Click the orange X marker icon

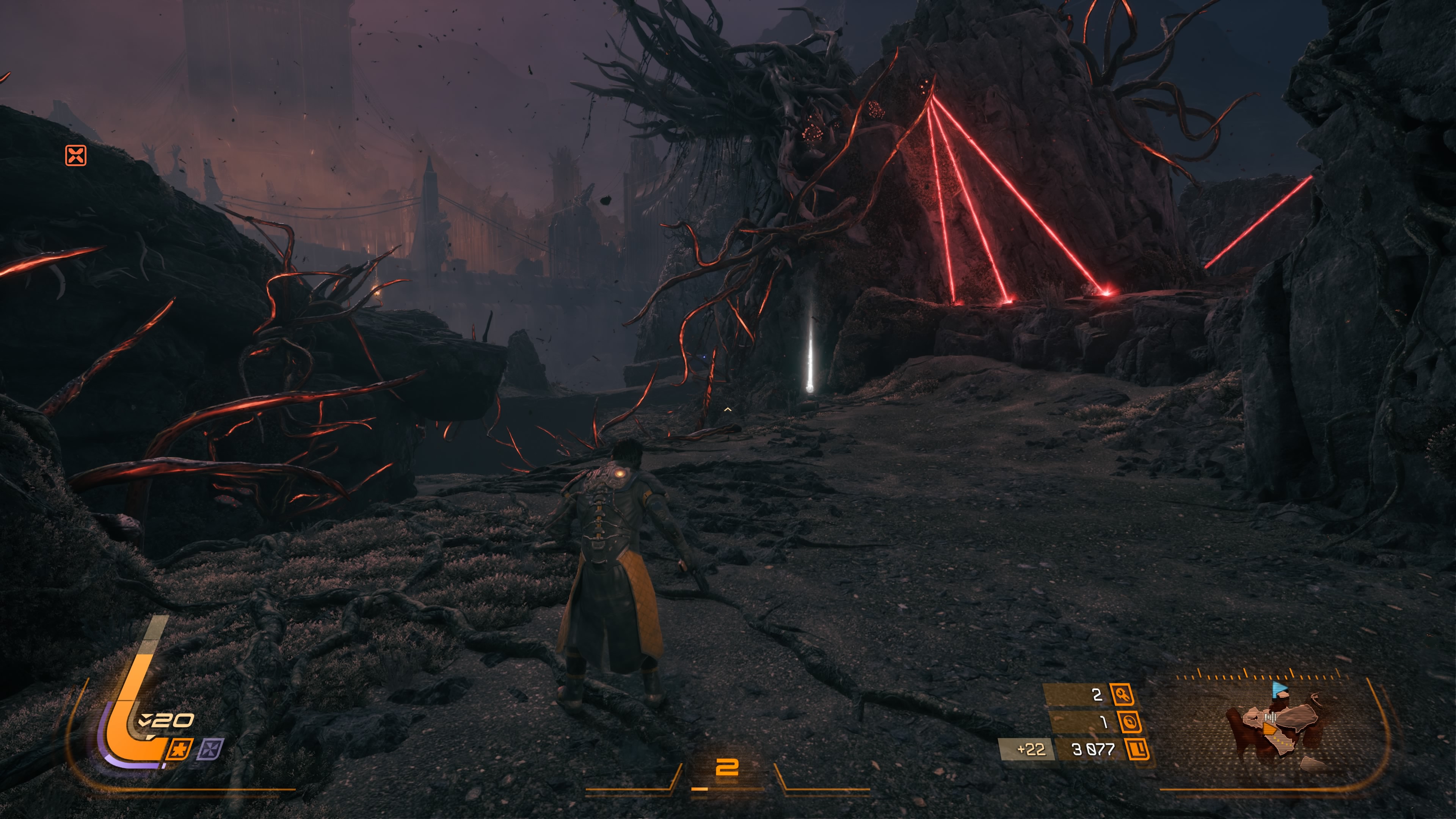click(x=76, y=155)
